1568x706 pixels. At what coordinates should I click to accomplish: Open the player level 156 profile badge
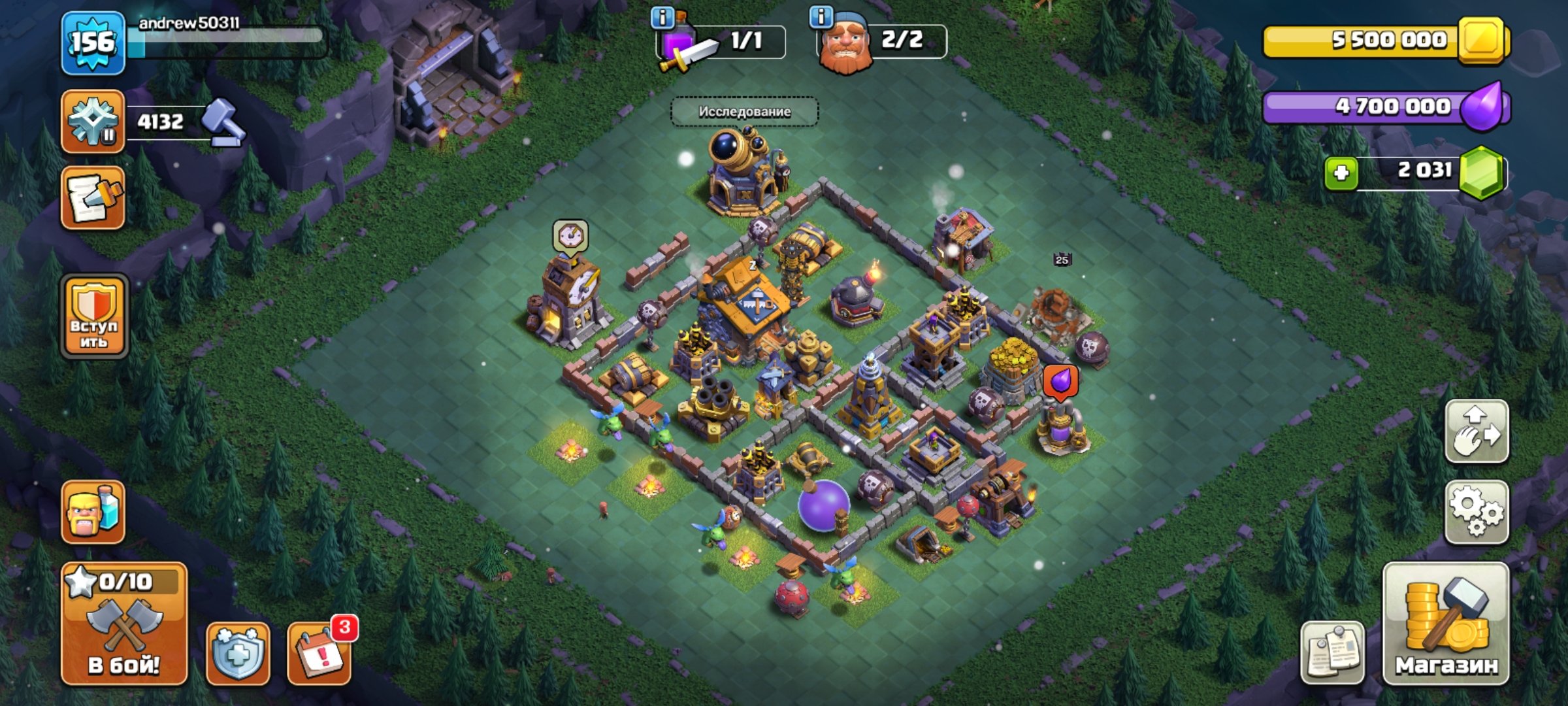[93, 43]
